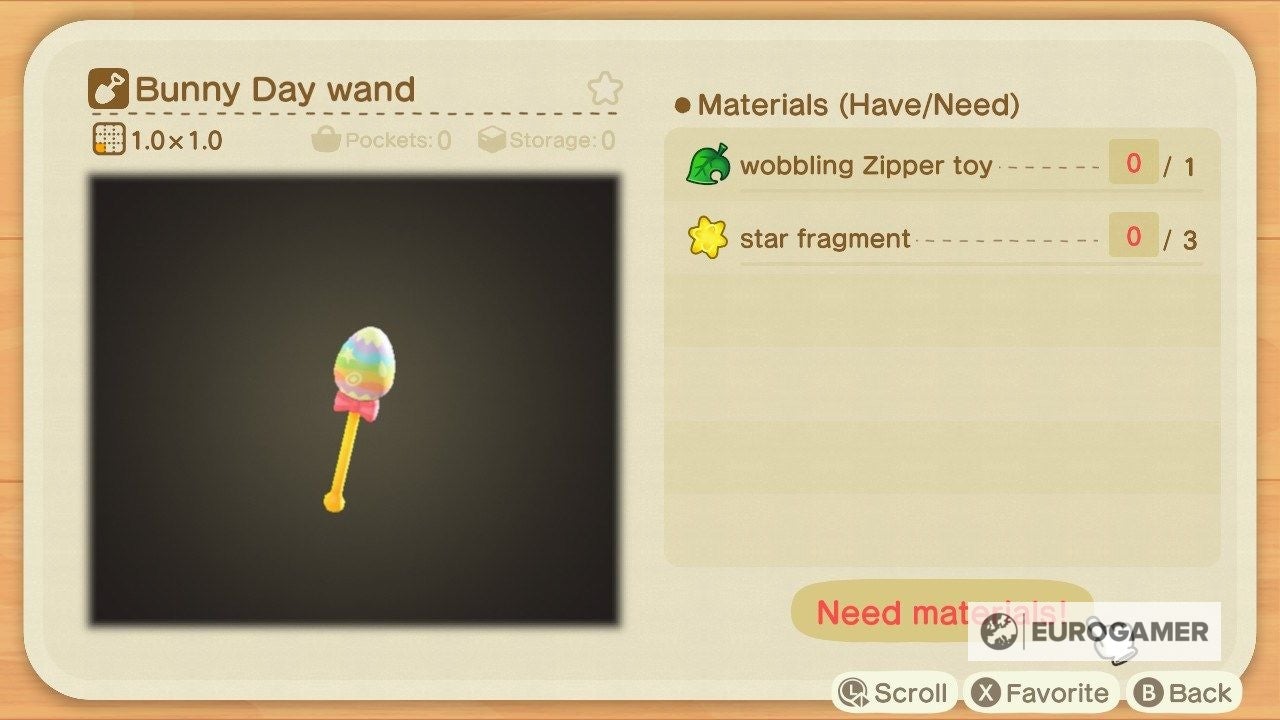This screenshot has height=720, width=1280.
Task: Toggle the Materials (Have/Need) bullet marker
Action: tap(683, 104)
